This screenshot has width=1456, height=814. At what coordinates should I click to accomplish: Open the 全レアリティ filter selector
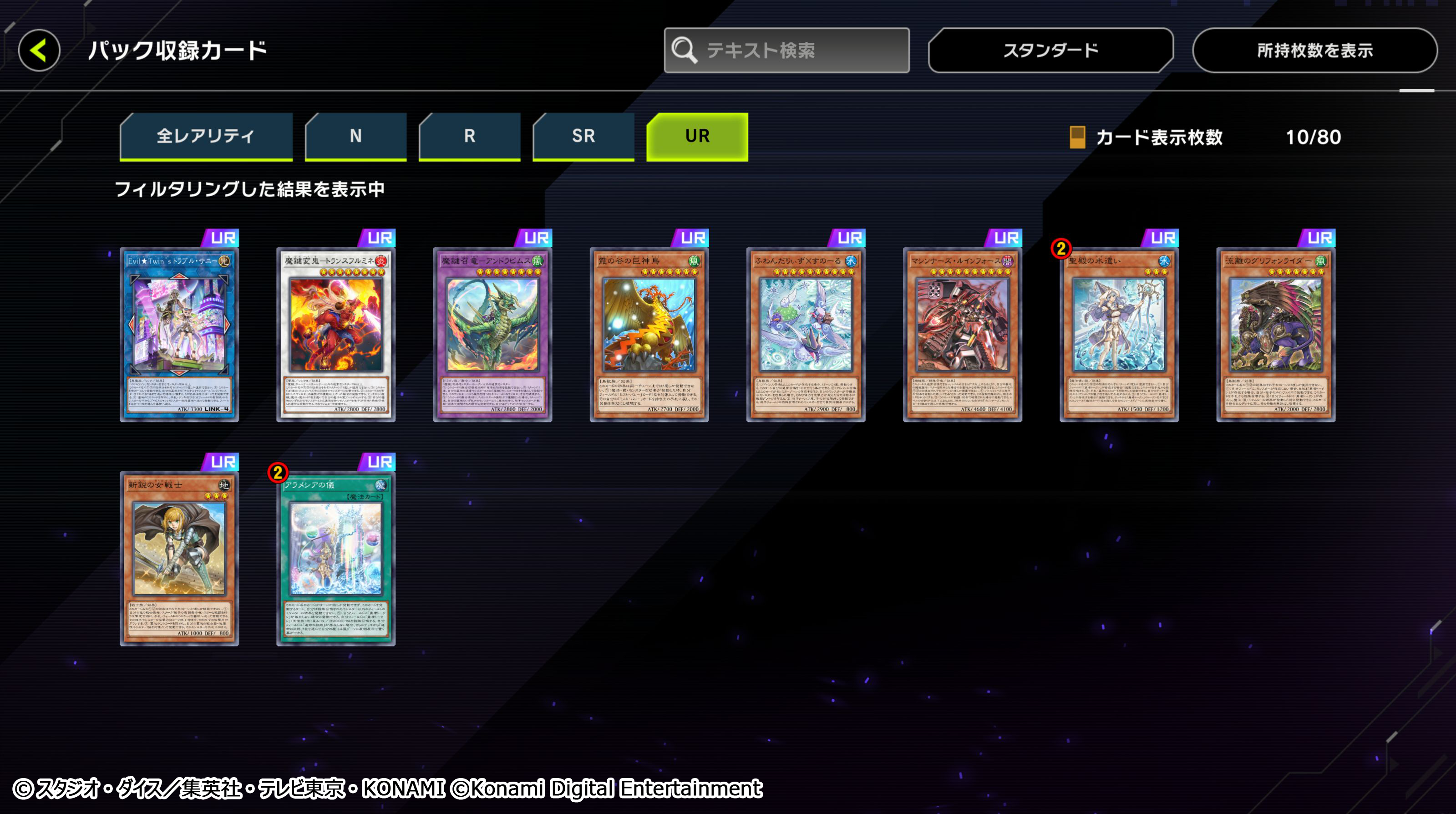point(206,136)
